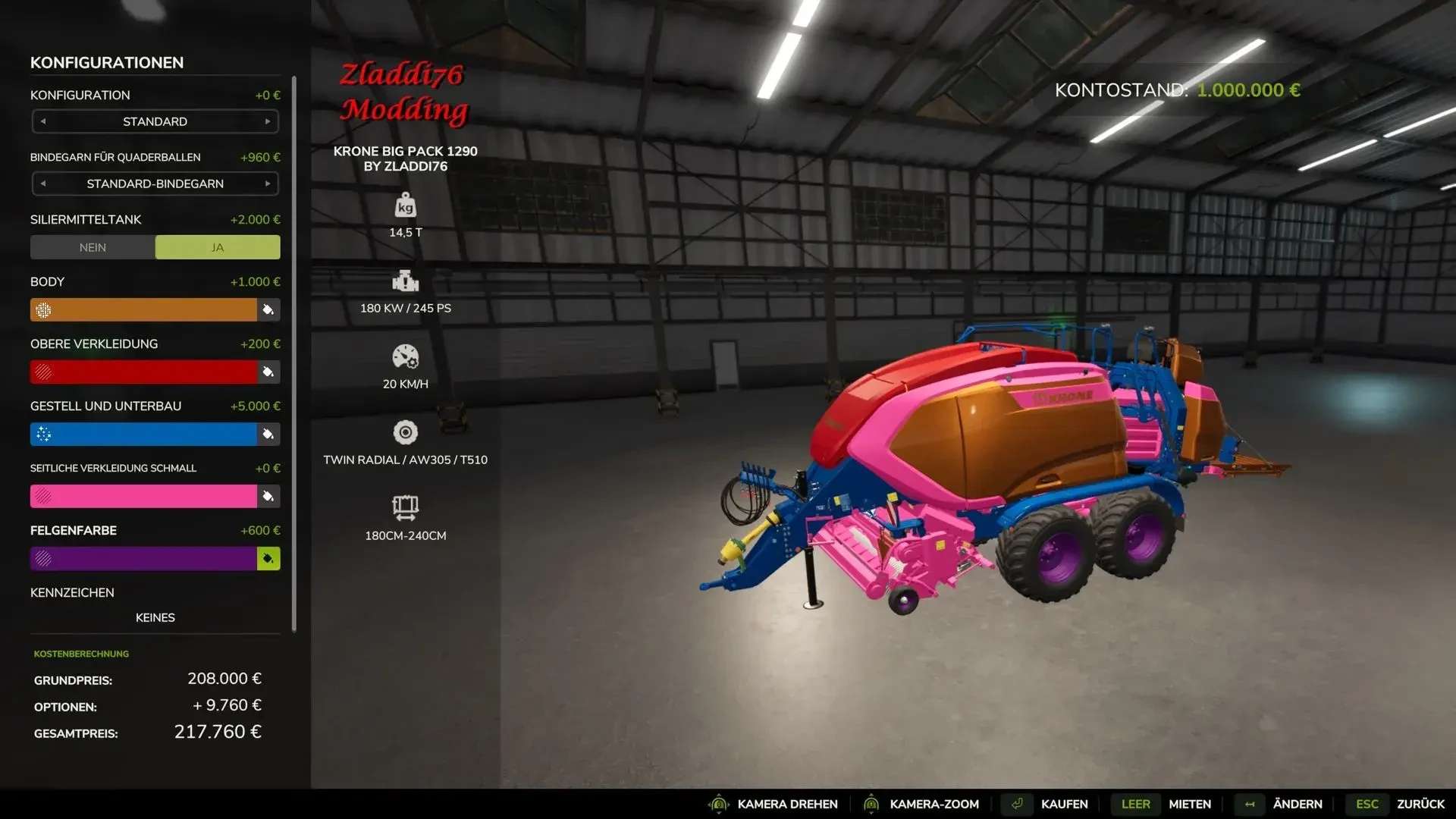
Task: Rent the baler with Mieten
Action: pos(1189,804)
